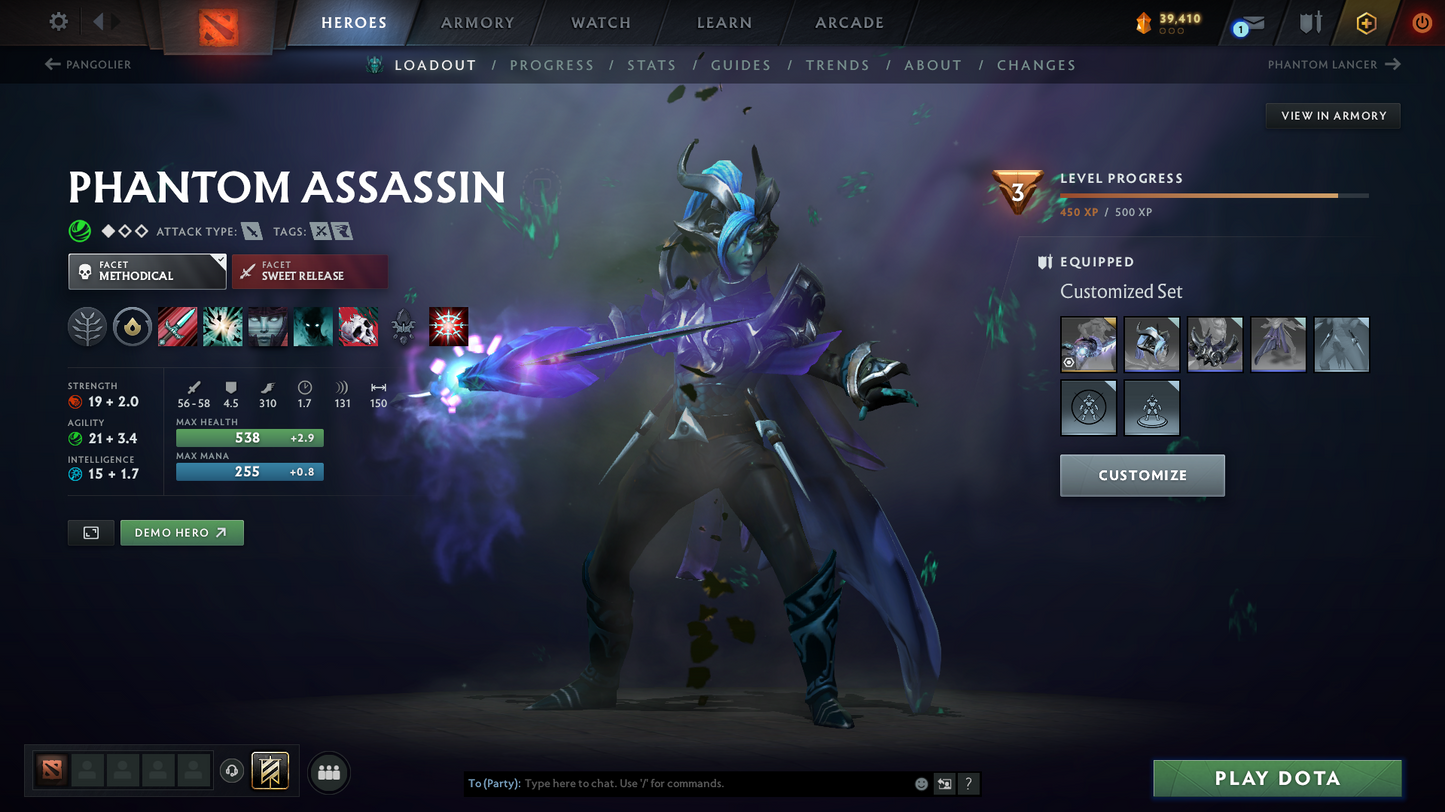1445x812 pixels.
Task: Toggle the gold quest banner near party slots
Action: 269,771
